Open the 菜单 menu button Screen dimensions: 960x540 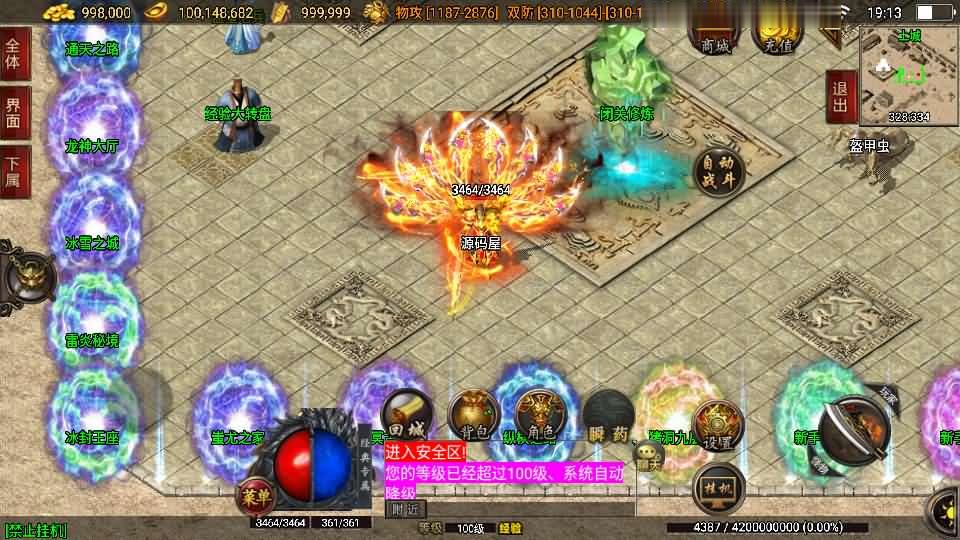[254, 494]
